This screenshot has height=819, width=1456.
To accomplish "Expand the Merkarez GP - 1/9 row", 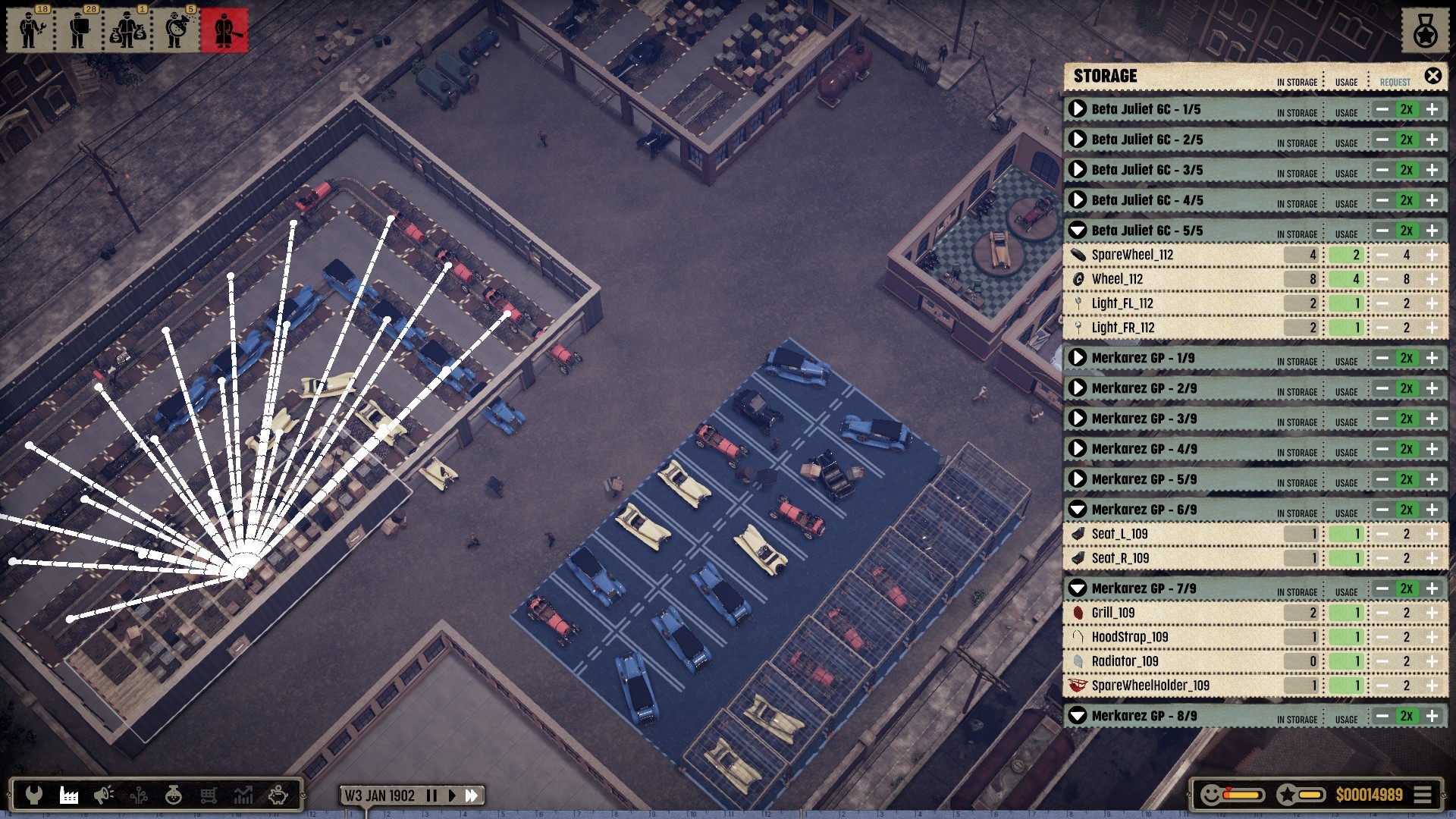I will [1078, 358].
